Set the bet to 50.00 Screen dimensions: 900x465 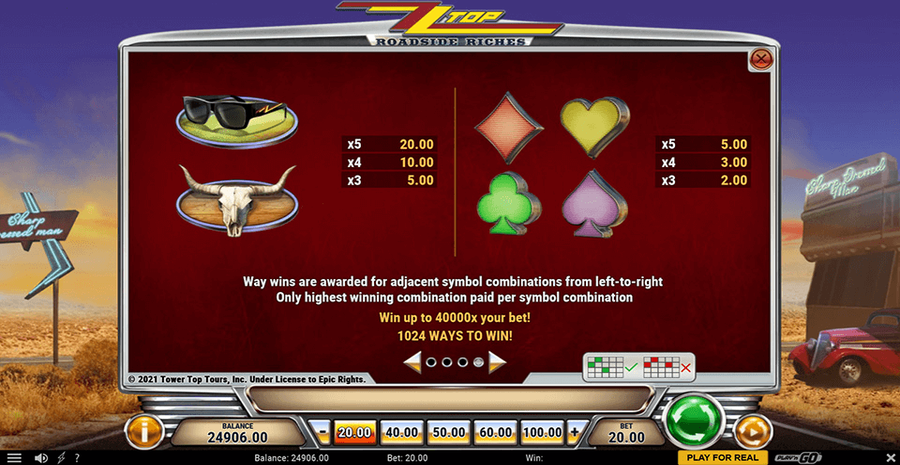448,432
